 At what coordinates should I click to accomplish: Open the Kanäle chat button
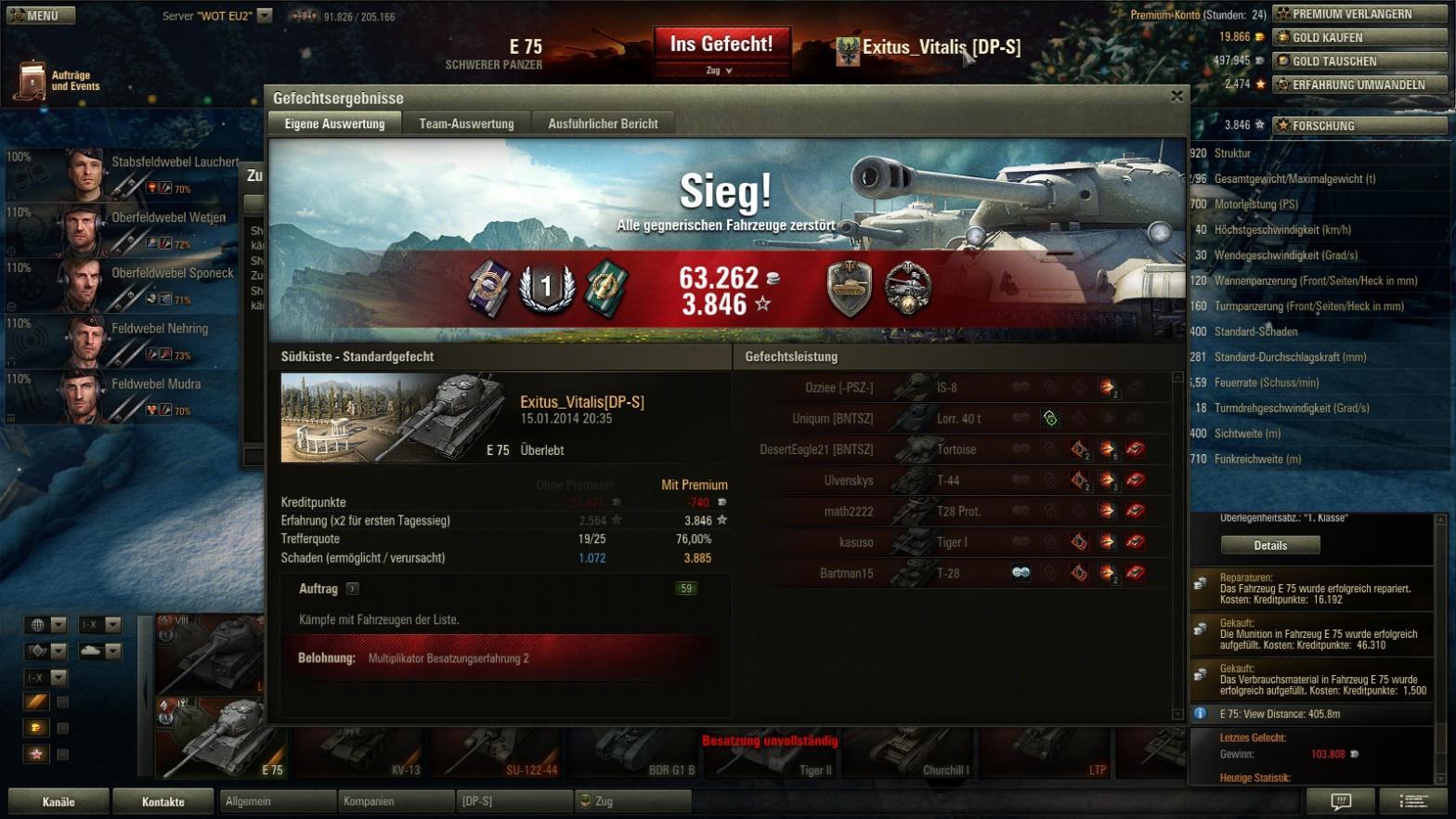tap(58, 801)
